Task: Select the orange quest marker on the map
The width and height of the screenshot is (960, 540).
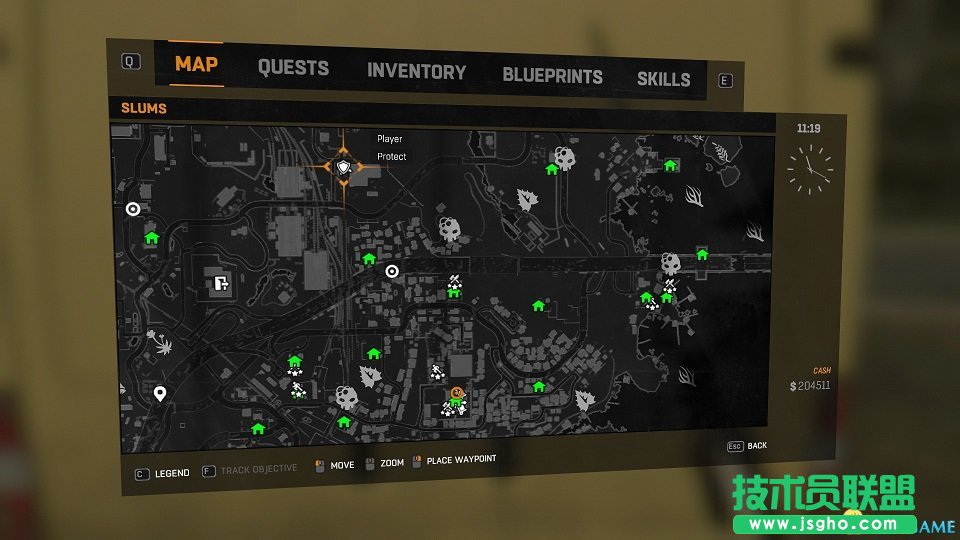Action: coord(457,393)
